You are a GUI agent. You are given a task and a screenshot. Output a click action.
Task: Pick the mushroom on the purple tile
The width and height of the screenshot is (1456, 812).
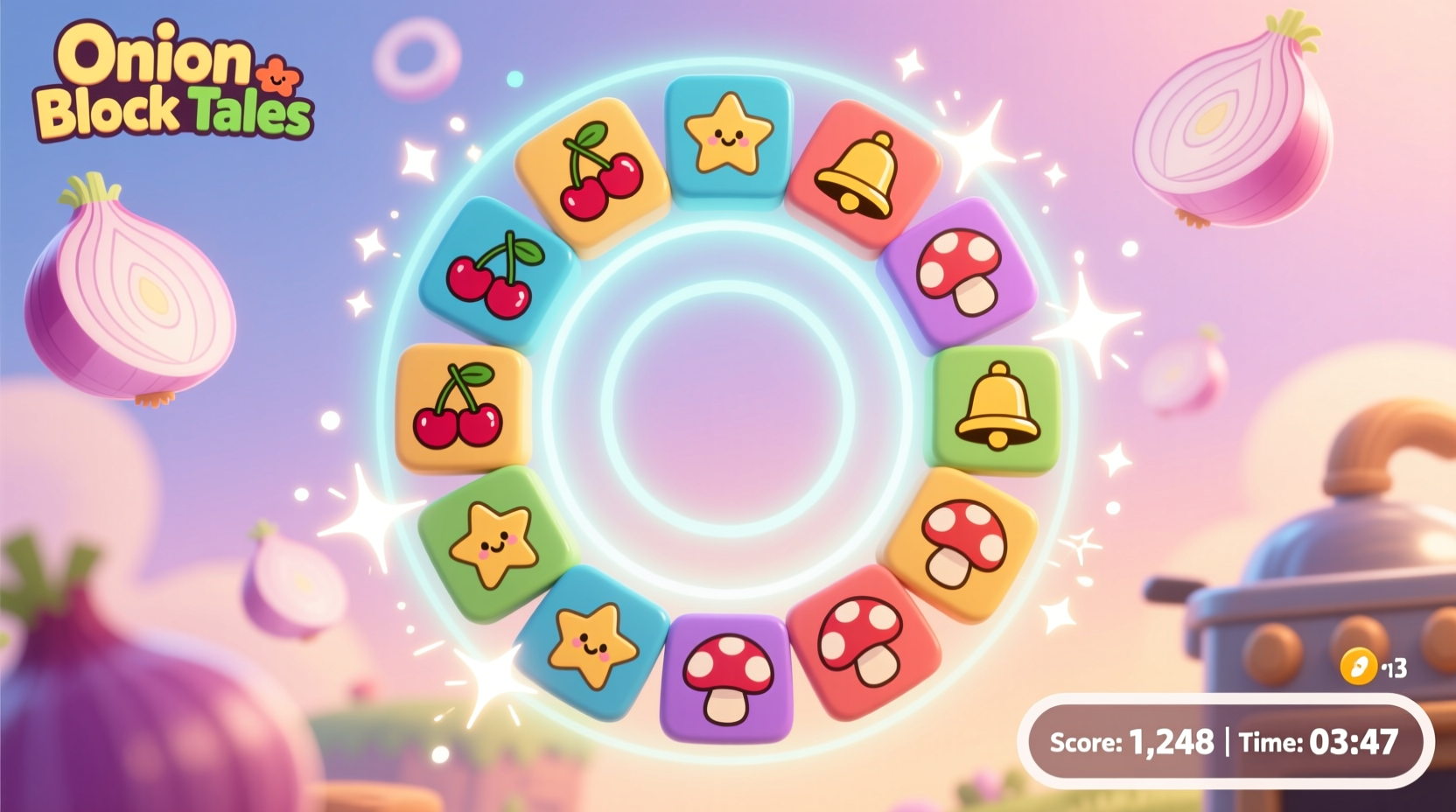[962, 273]
